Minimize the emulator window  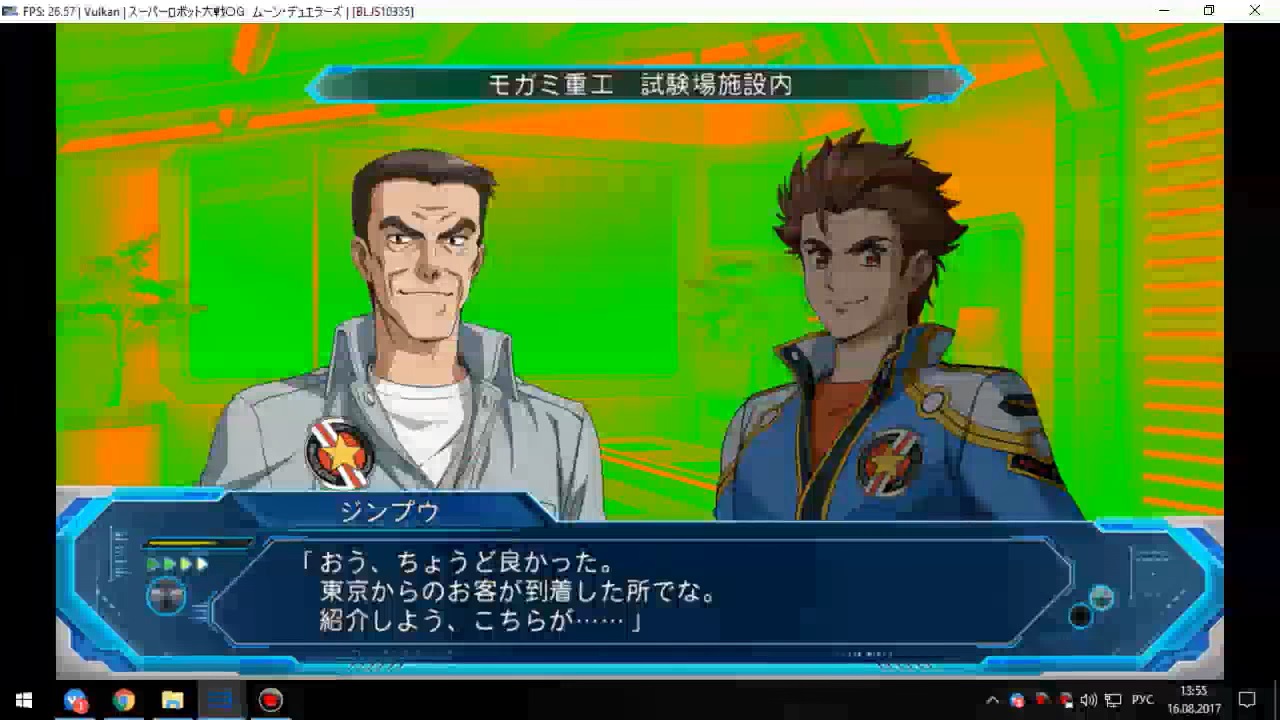pyautogui.click(x=1164, y=11)
